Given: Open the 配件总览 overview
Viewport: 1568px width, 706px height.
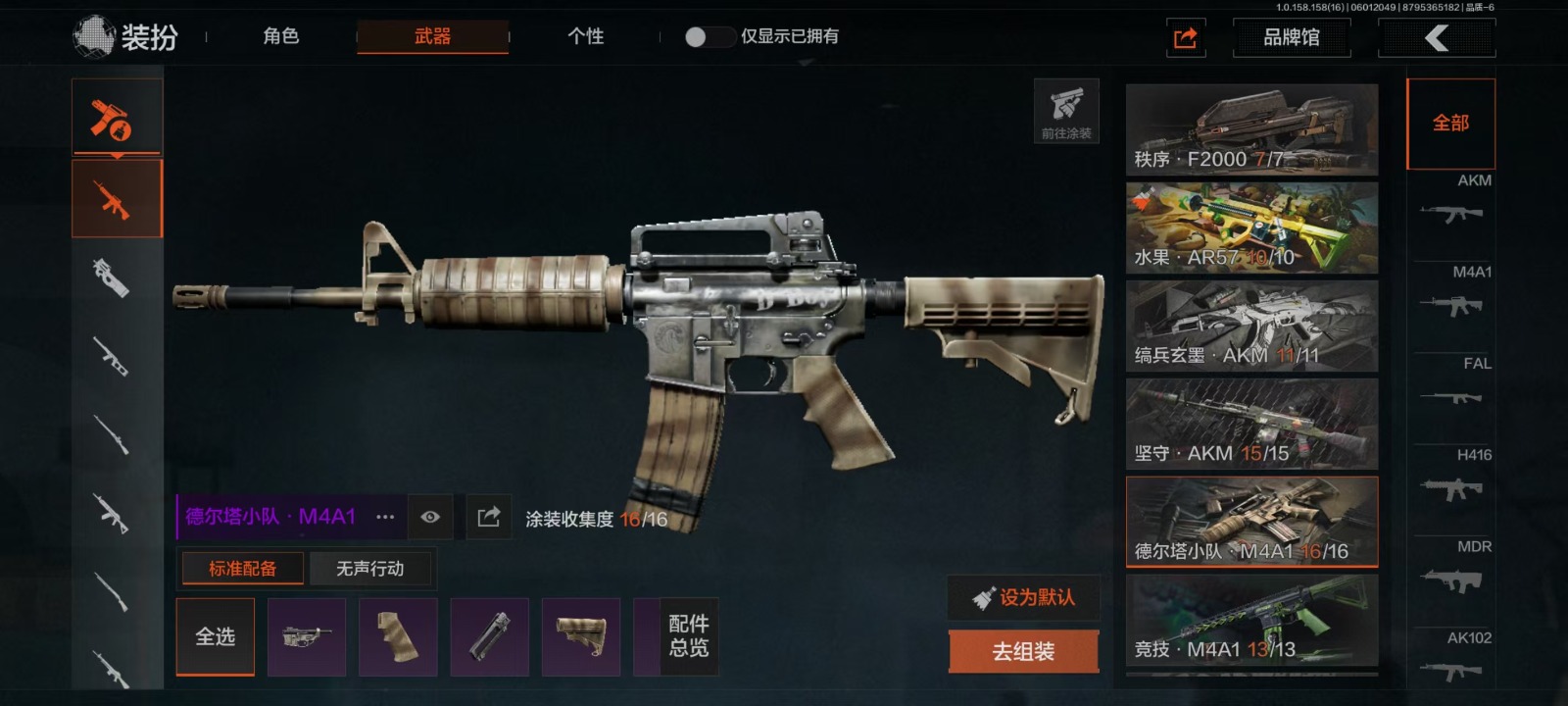Looking at the screenshot, I should tap(688, 636).
